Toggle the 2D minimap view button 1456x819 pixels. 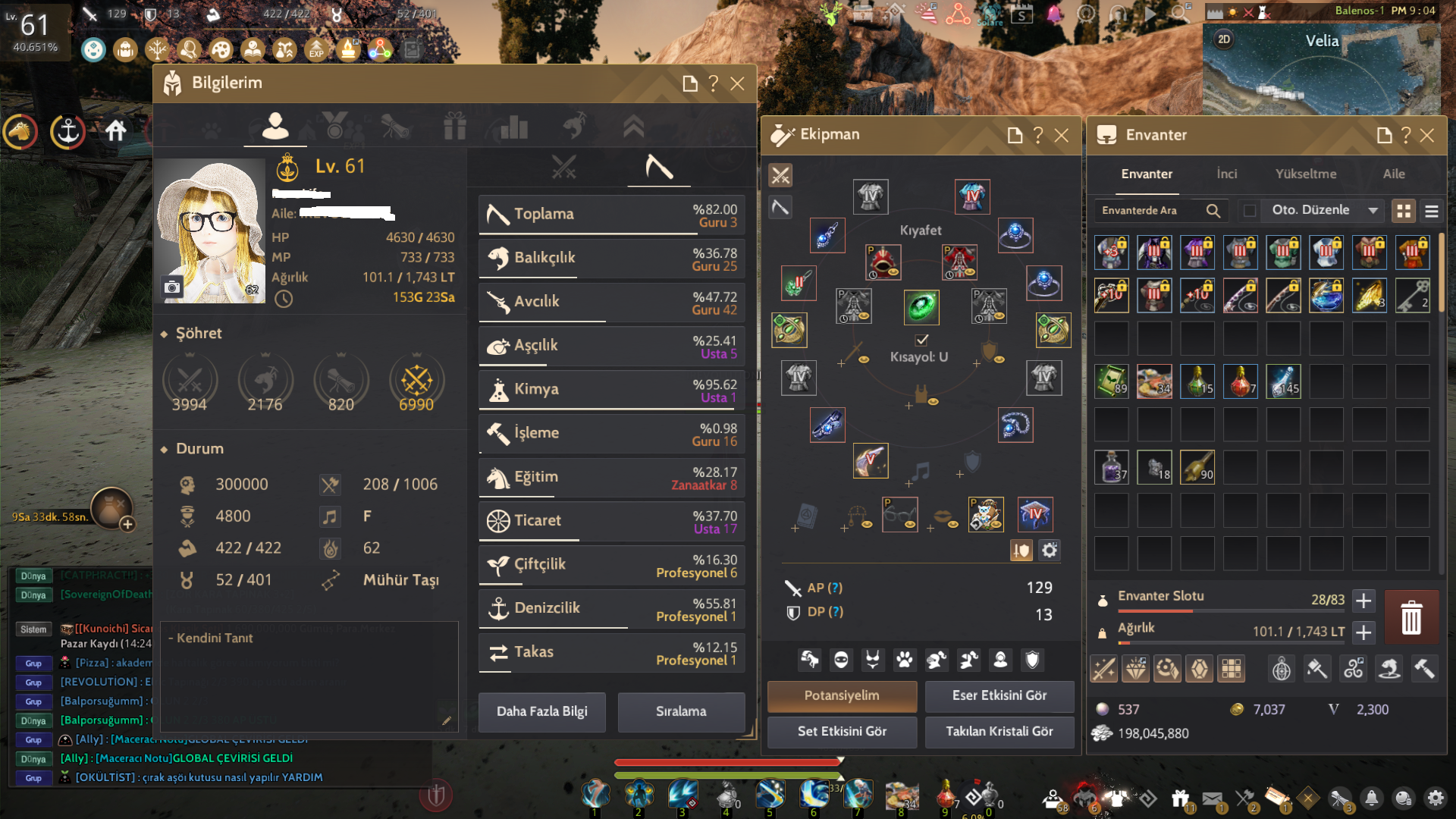click(1224, 39)
